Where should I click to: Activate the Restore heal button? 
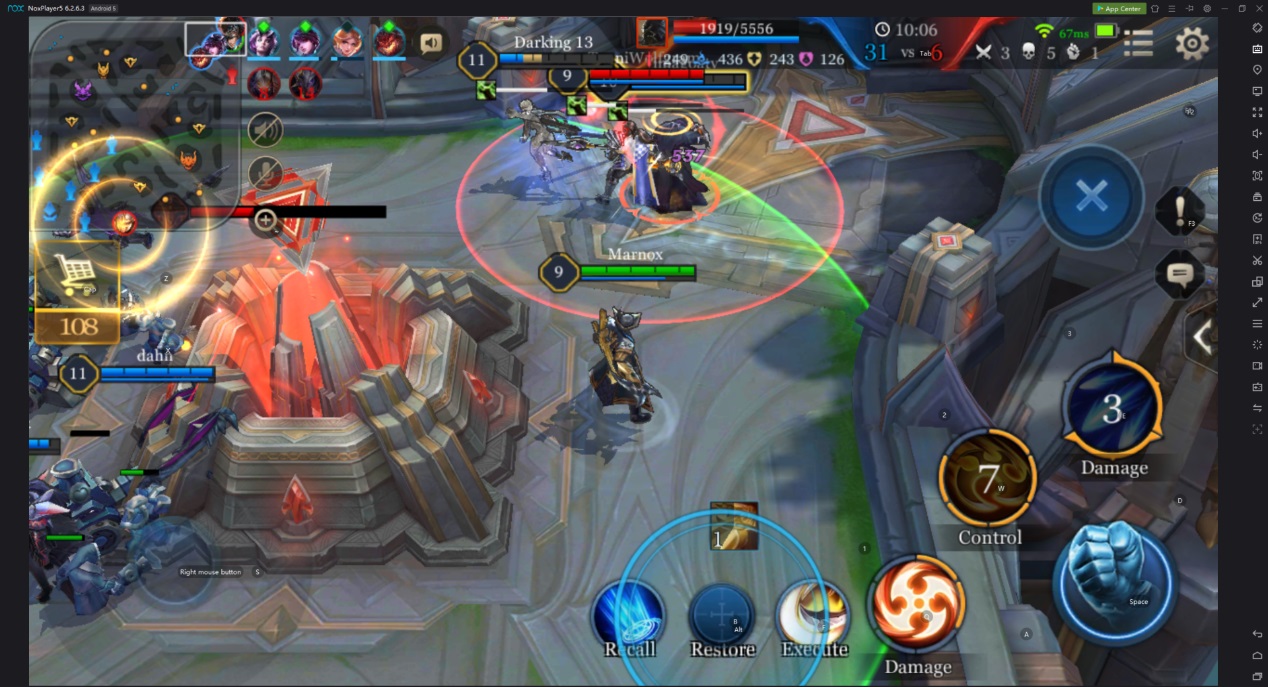click(x=722, y=613)
